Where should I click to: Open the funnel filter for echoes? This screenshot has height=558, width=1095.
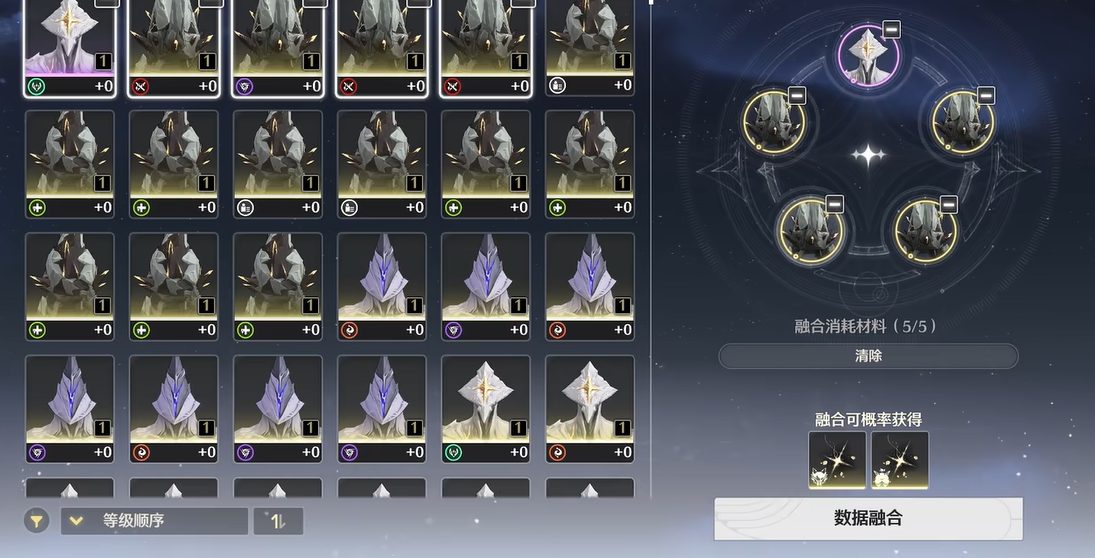click(x=36, y=521)
